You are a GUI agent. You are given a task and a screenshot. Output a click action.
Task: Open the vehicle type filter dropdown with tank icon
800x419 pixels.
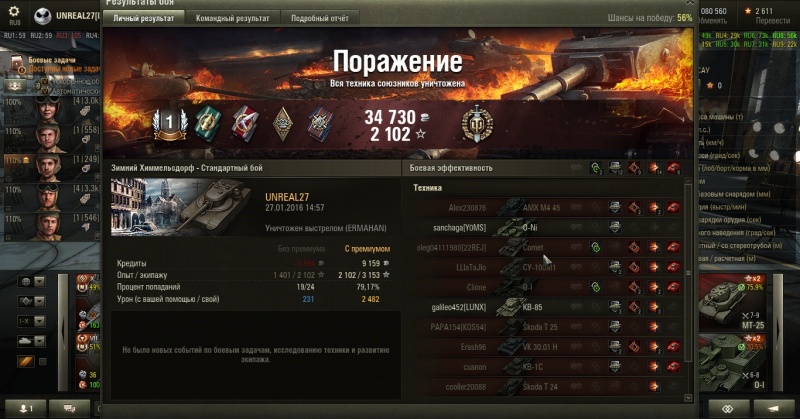point(28,341)
